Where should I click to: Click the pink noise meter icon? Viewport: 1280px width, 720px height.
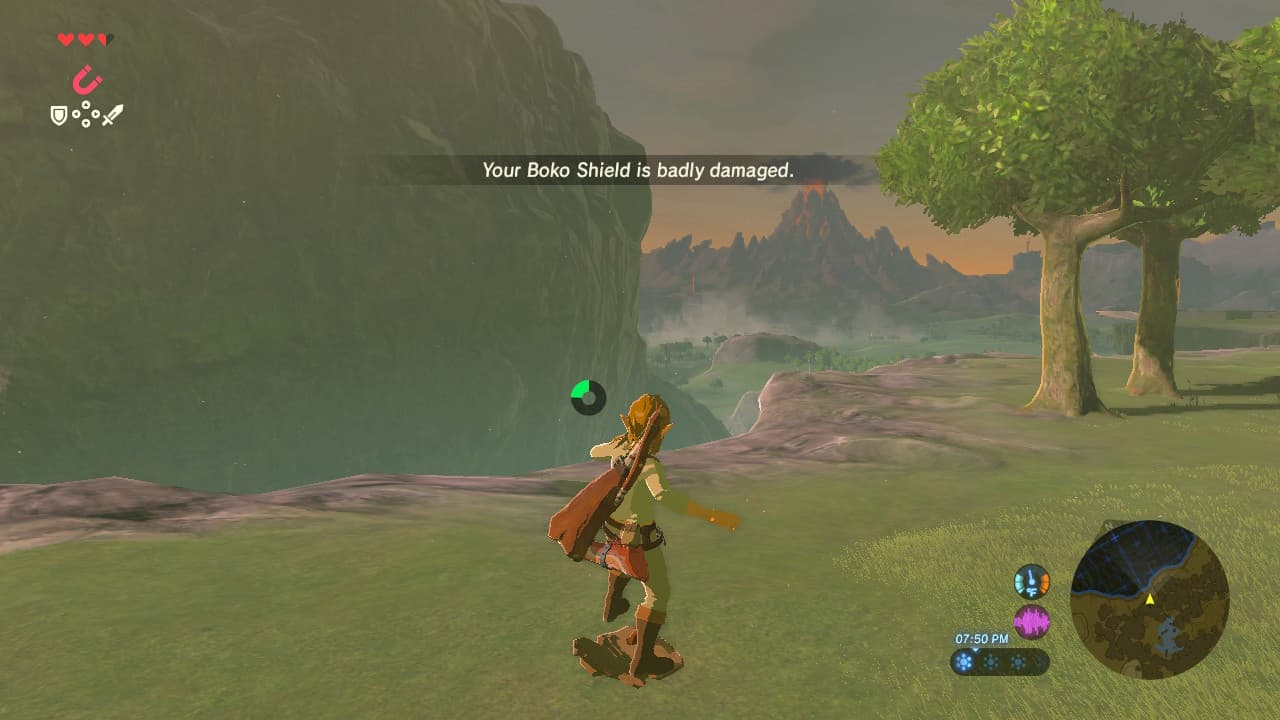[1032, 620]
